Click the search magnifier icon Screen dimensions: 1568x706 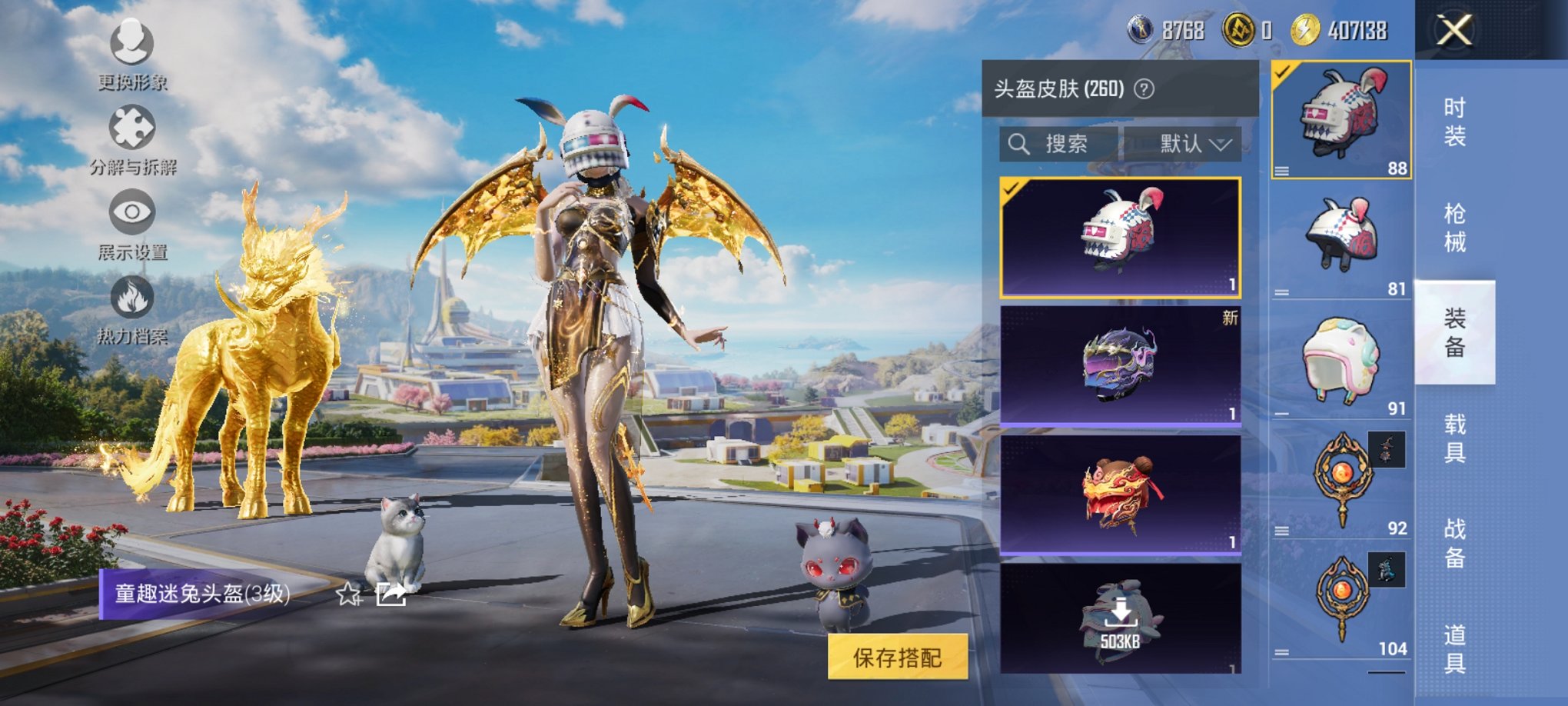(1020, 143)
